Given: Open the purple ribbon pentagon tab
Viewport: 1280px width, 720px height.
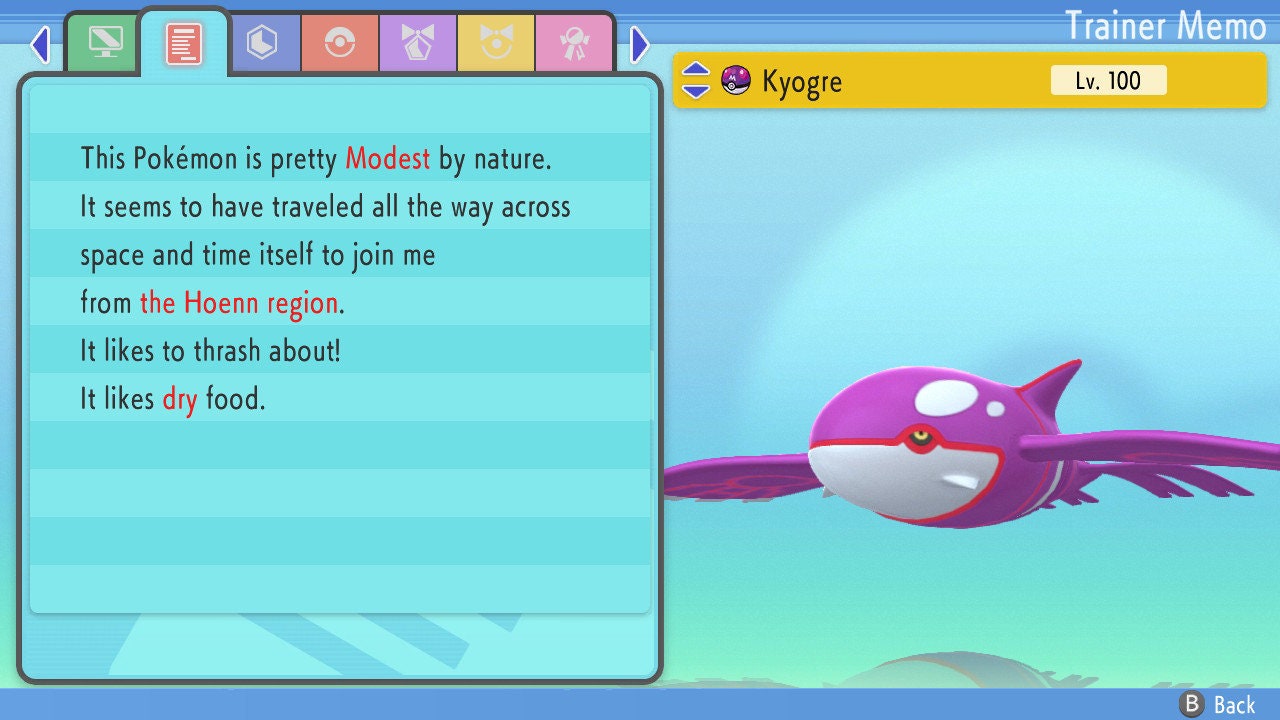Looking at the screenshot, I should tap(418, 43).
